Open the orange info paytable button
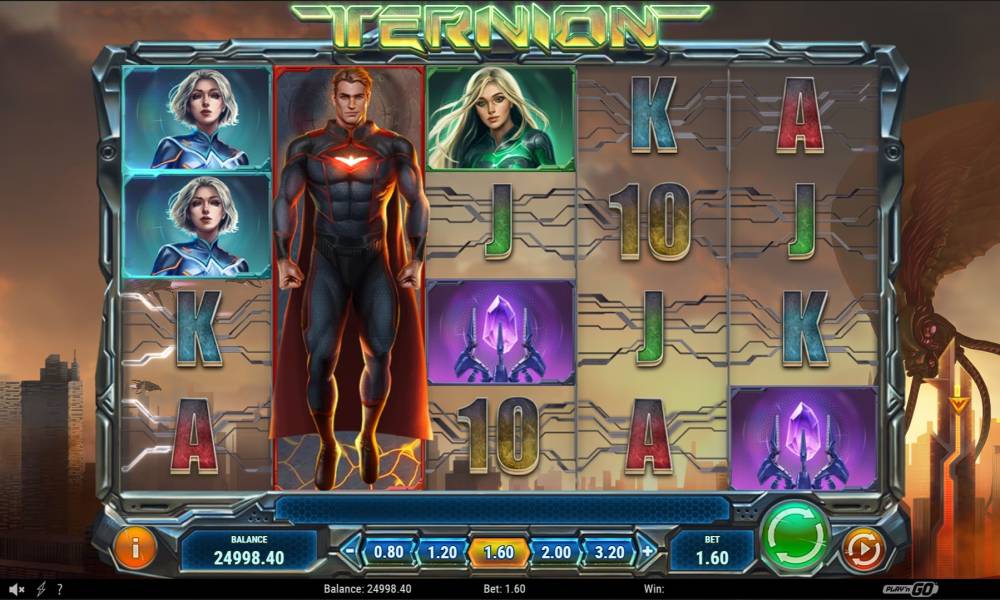 pyautogui.click(x=135, y=548)
